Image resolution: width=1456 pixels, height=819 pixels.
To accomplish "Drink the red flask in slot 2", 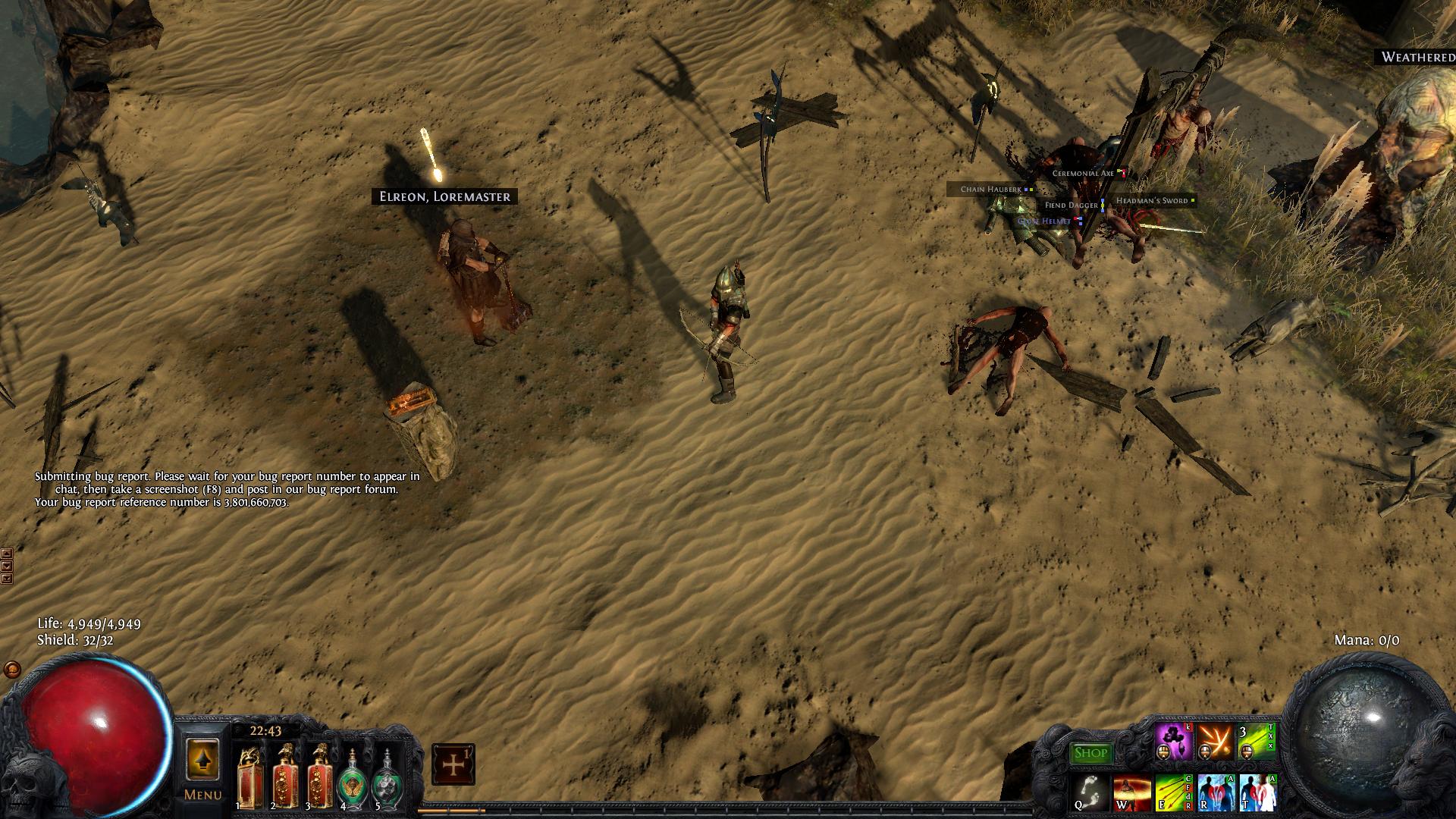I will [285, 777].
